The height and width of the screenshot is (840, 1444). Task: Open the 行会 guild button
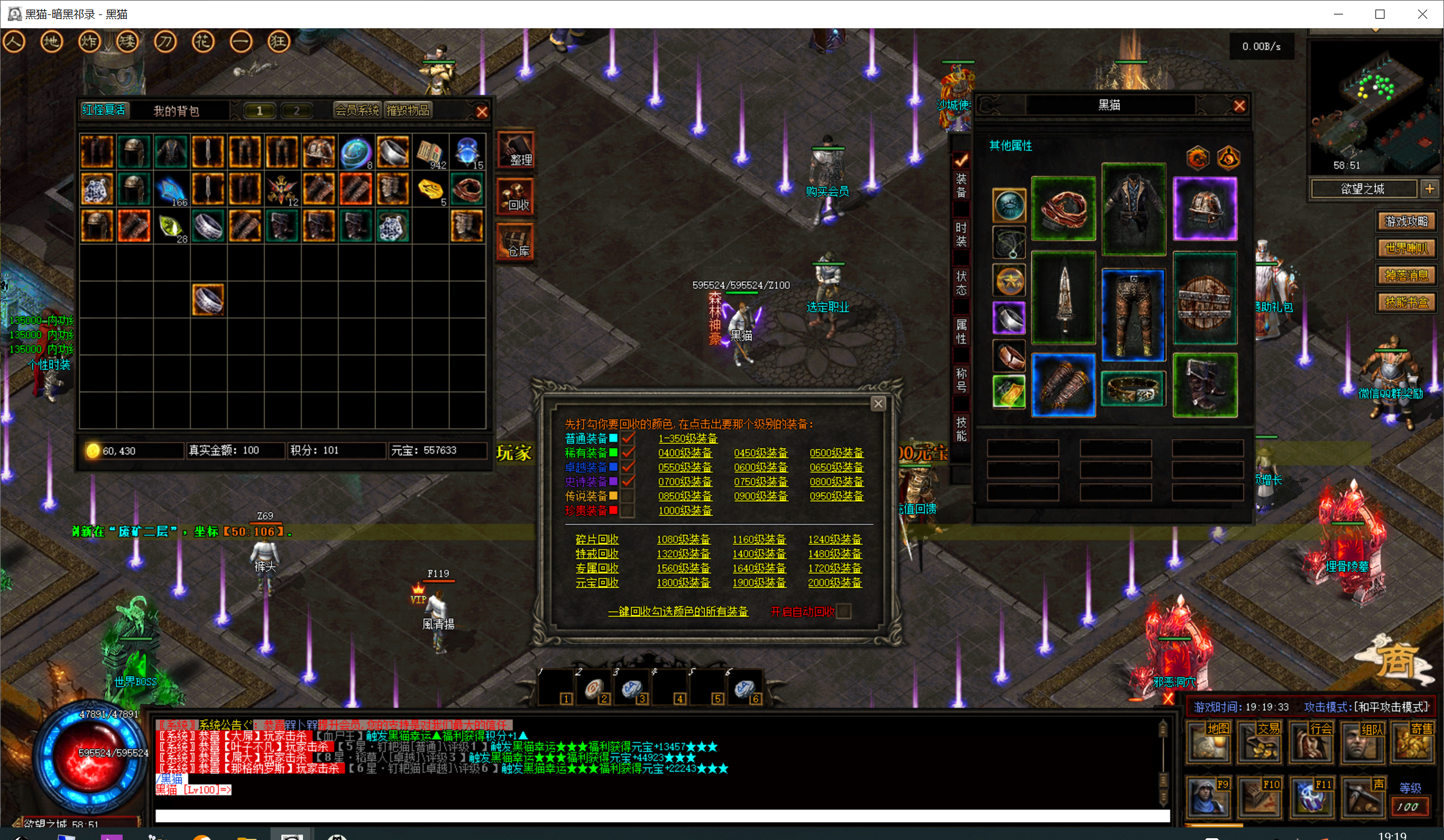(x=1312, y=743)
